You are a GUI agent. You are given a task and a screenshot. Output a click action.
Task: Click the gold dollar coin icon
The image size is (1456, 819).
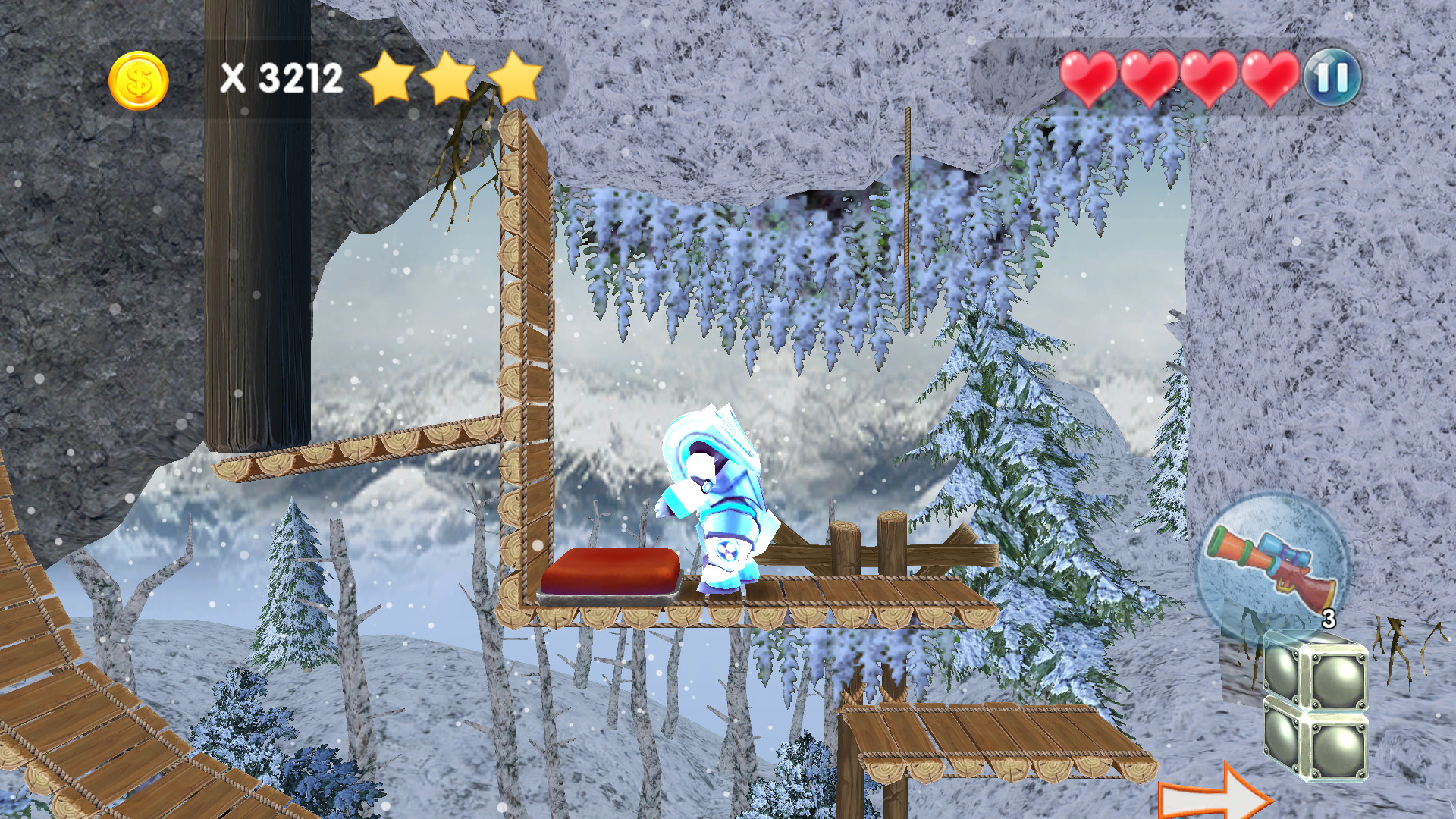click(x=139, y=79)
